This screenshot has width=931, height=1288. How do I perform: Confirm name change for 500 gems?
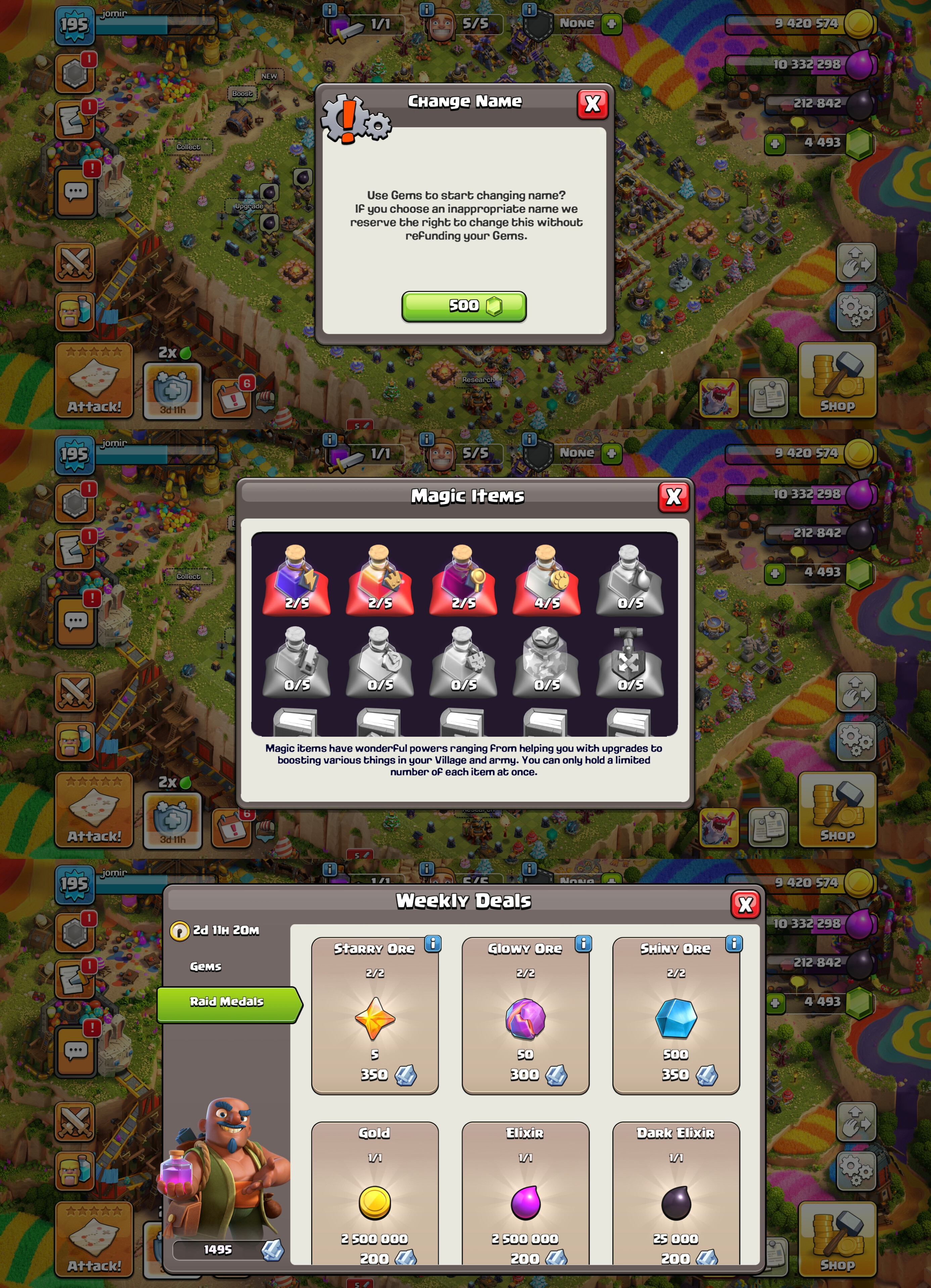464,306
